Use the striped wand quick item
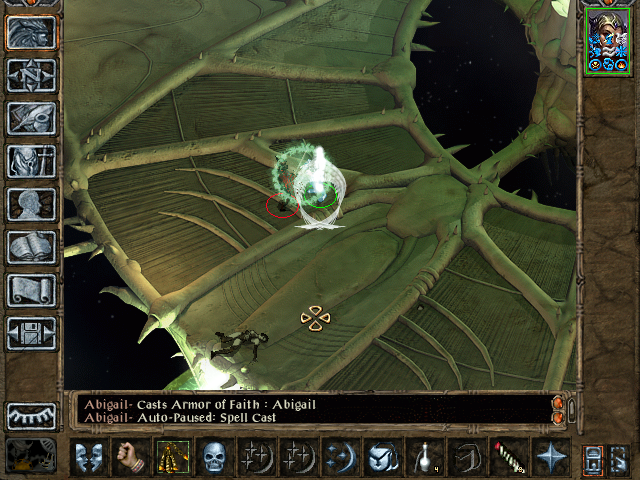Image resolution: width=640 pixels, height=480 pixels. coord(509,457)
